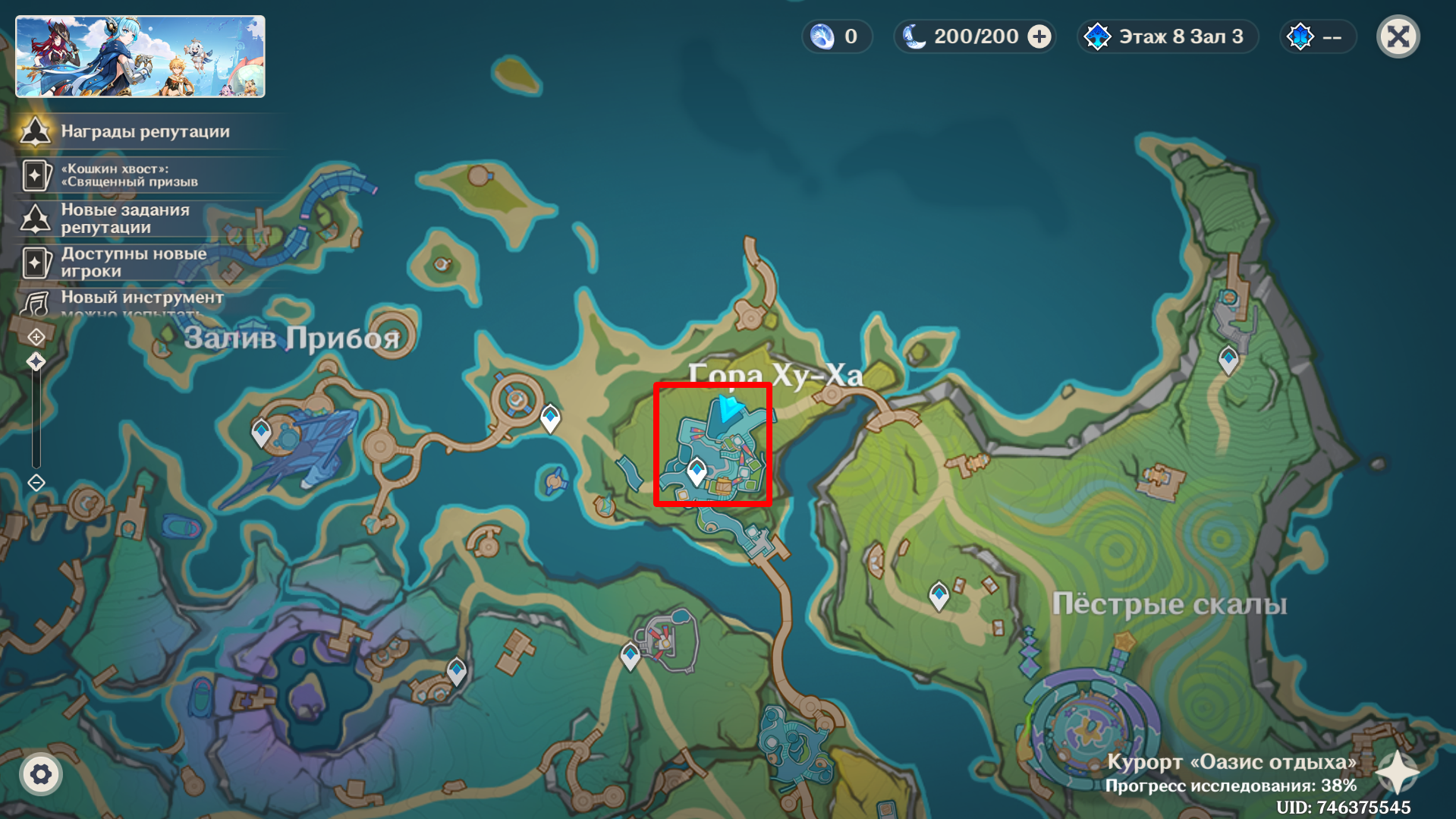
Task: Open "Новые задания репутации" notification
Action: (125, 219)
